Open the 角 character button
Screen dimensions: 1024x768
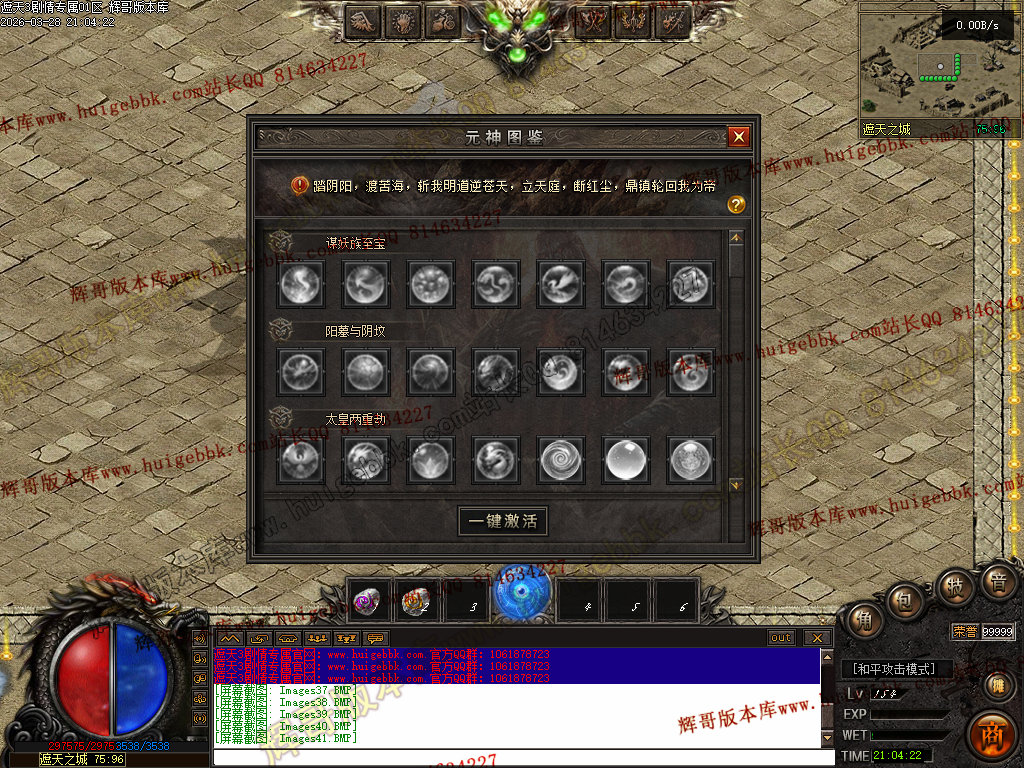pyautogui.click(x=862, y=621)
